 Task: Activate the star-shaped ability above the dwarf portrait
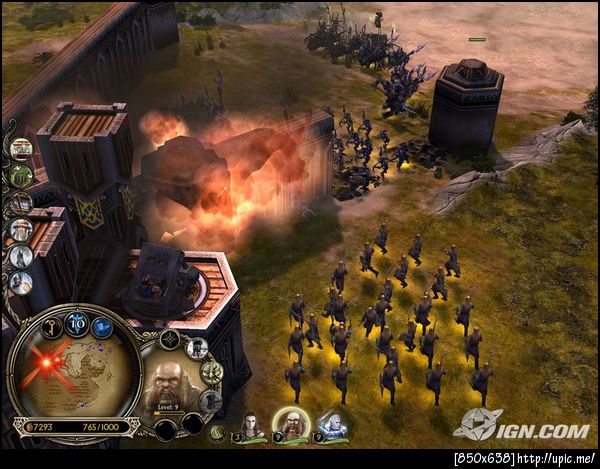(x=171, y=340)
